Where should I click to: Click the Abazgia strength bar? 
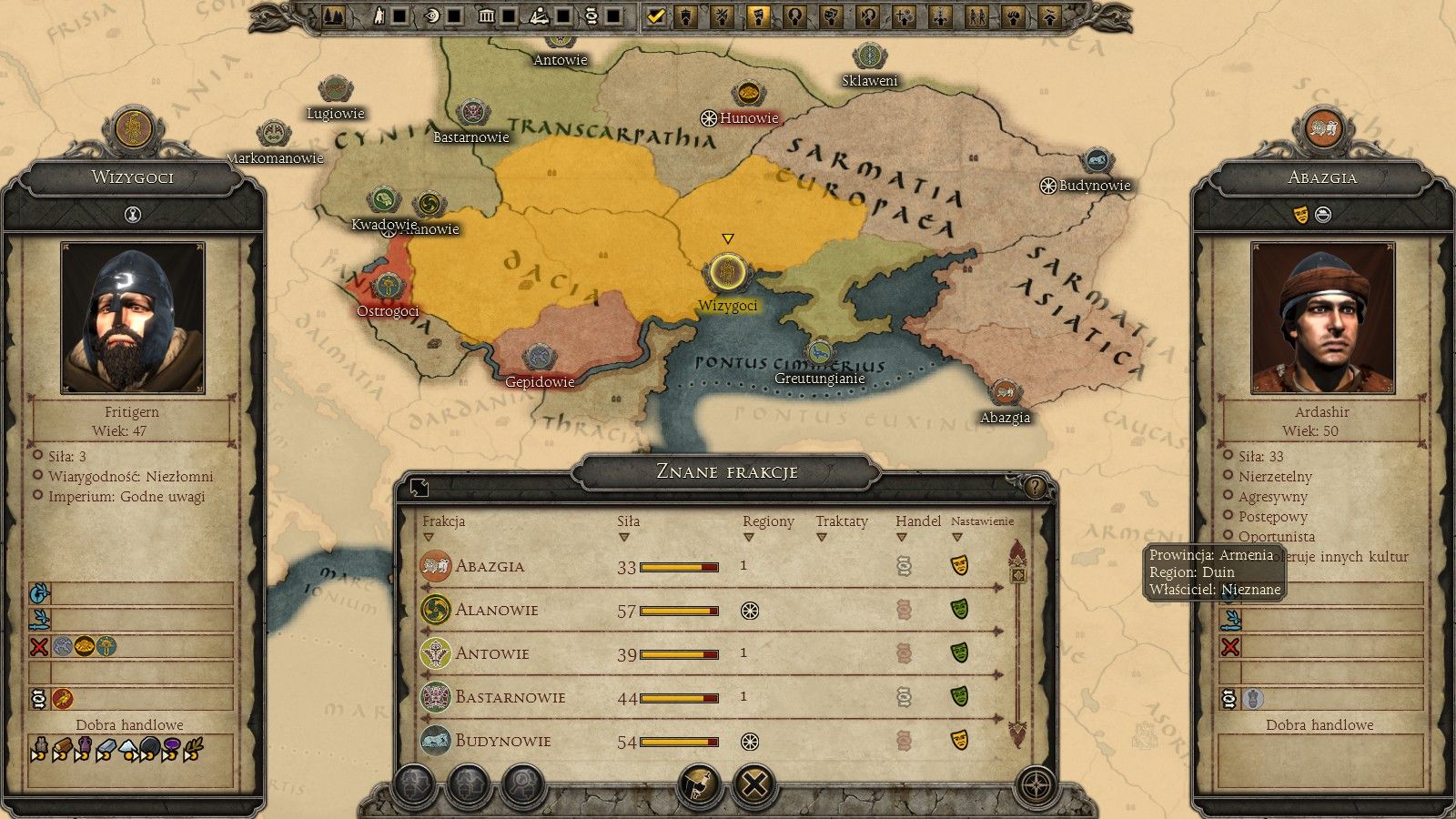[x=678, y=566]
